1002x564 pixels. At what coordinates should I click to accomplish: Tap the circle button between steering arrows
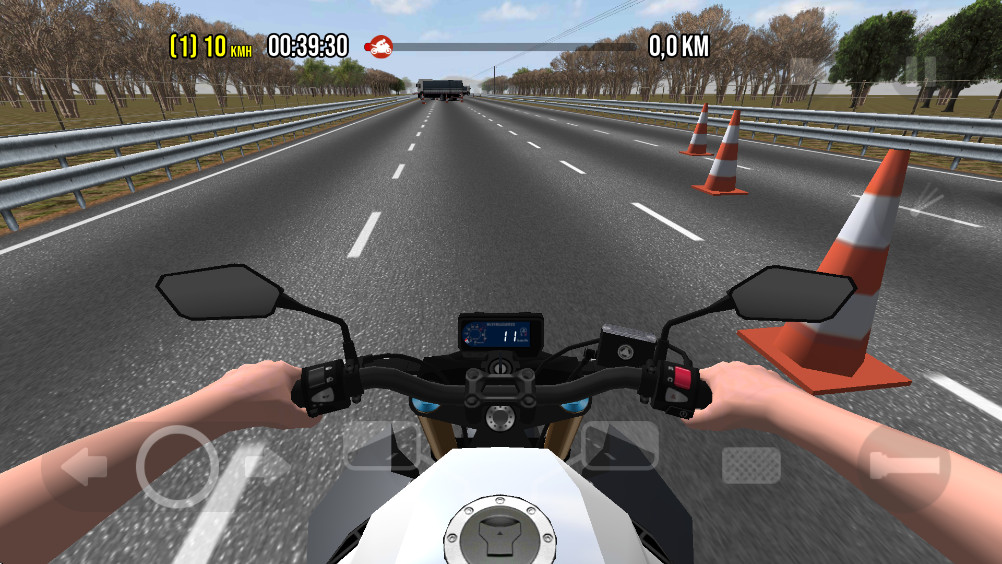point(177,466)
